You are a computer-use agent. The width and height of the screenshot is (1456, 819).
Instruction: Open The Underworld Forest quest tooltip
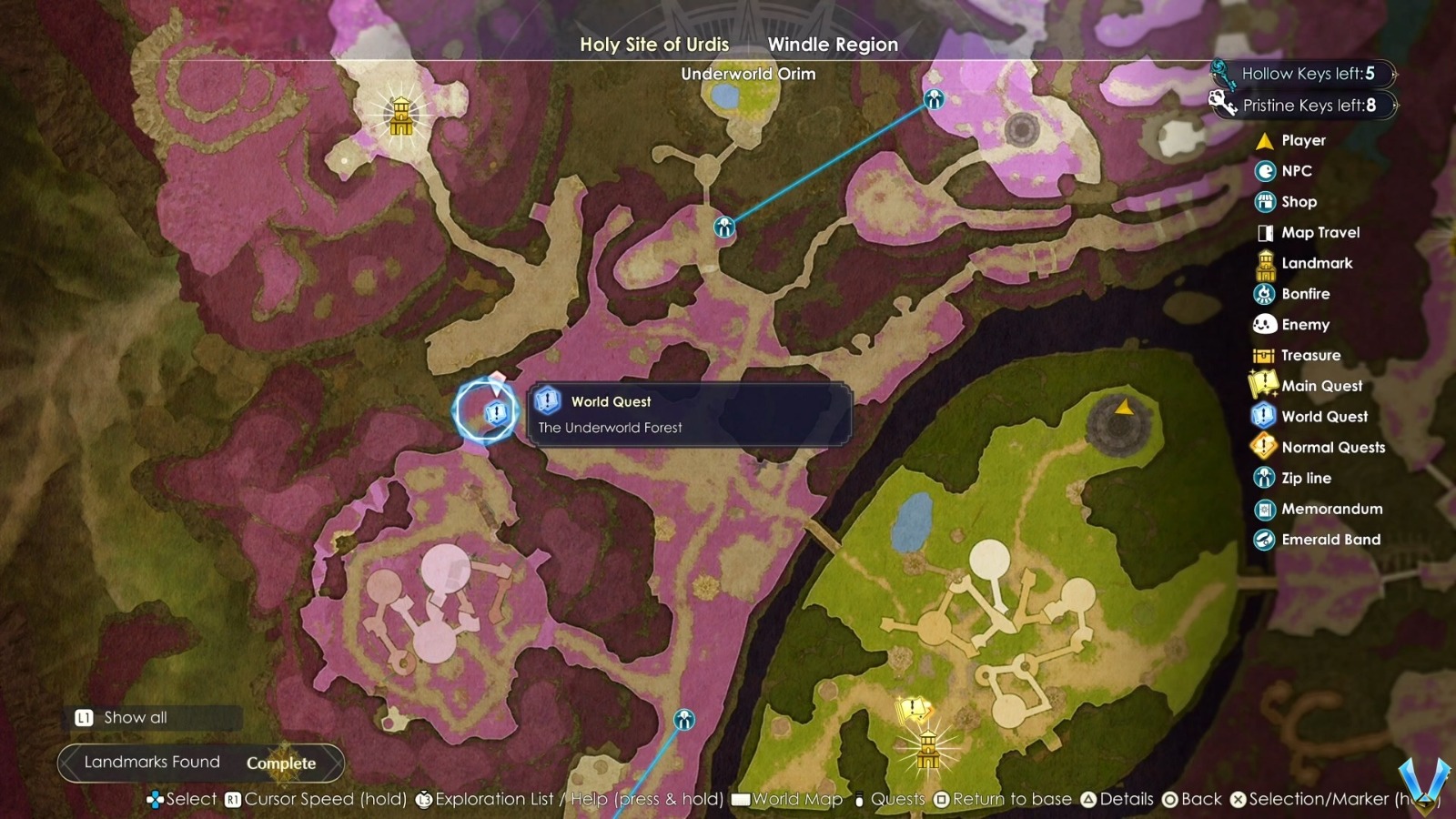click(x=689, y=414)
